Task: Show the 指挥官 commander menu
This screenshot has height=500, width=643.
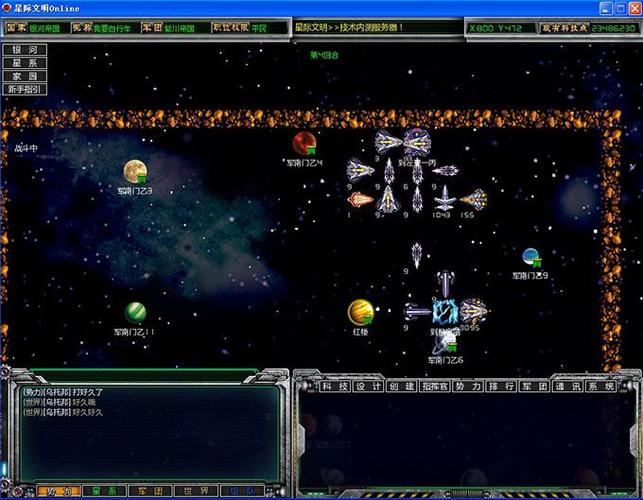Action: [x=435, y=385]
